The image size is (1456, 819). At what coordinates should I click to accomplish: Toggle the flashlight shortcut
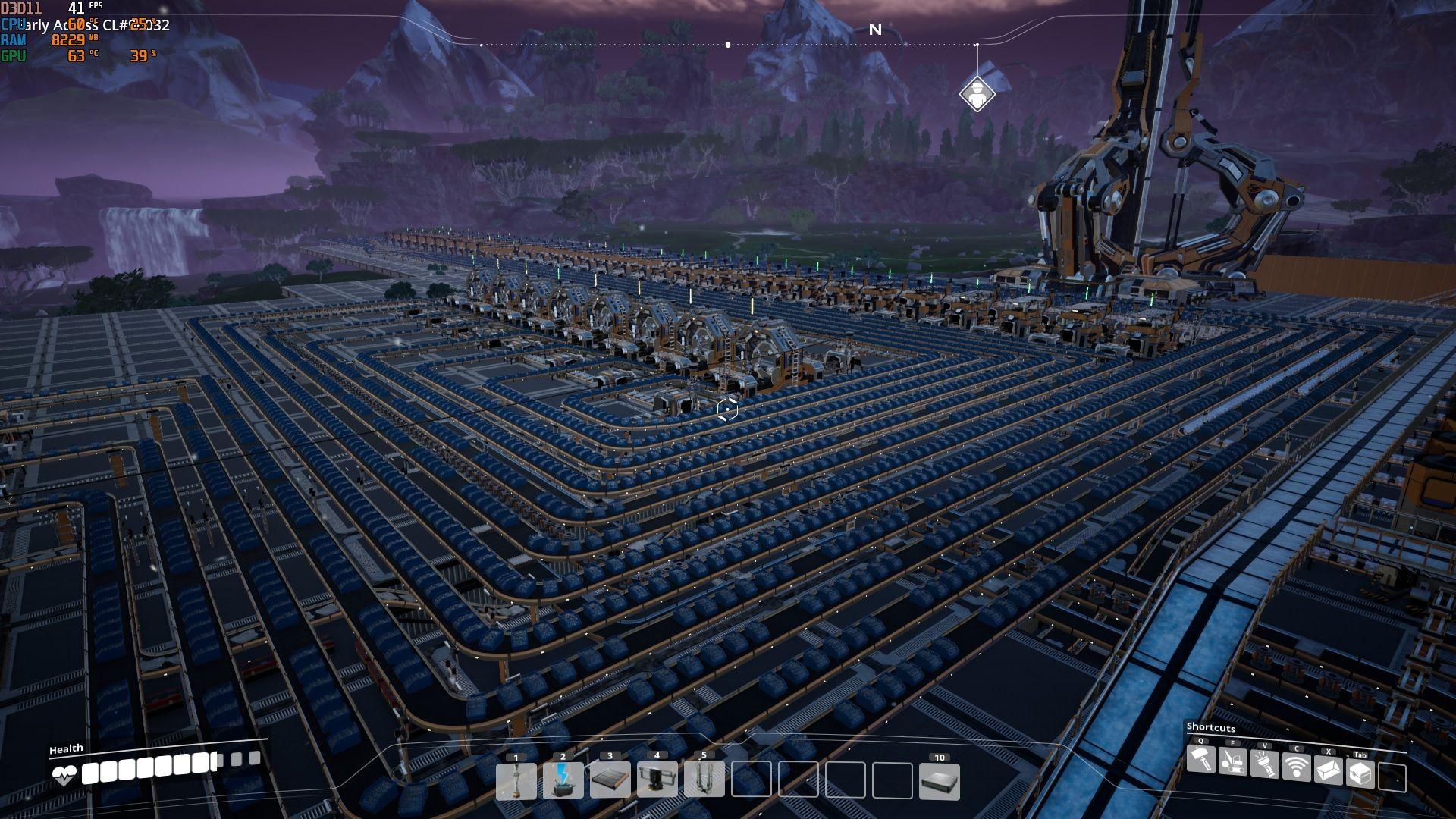tap(1265, 764)
